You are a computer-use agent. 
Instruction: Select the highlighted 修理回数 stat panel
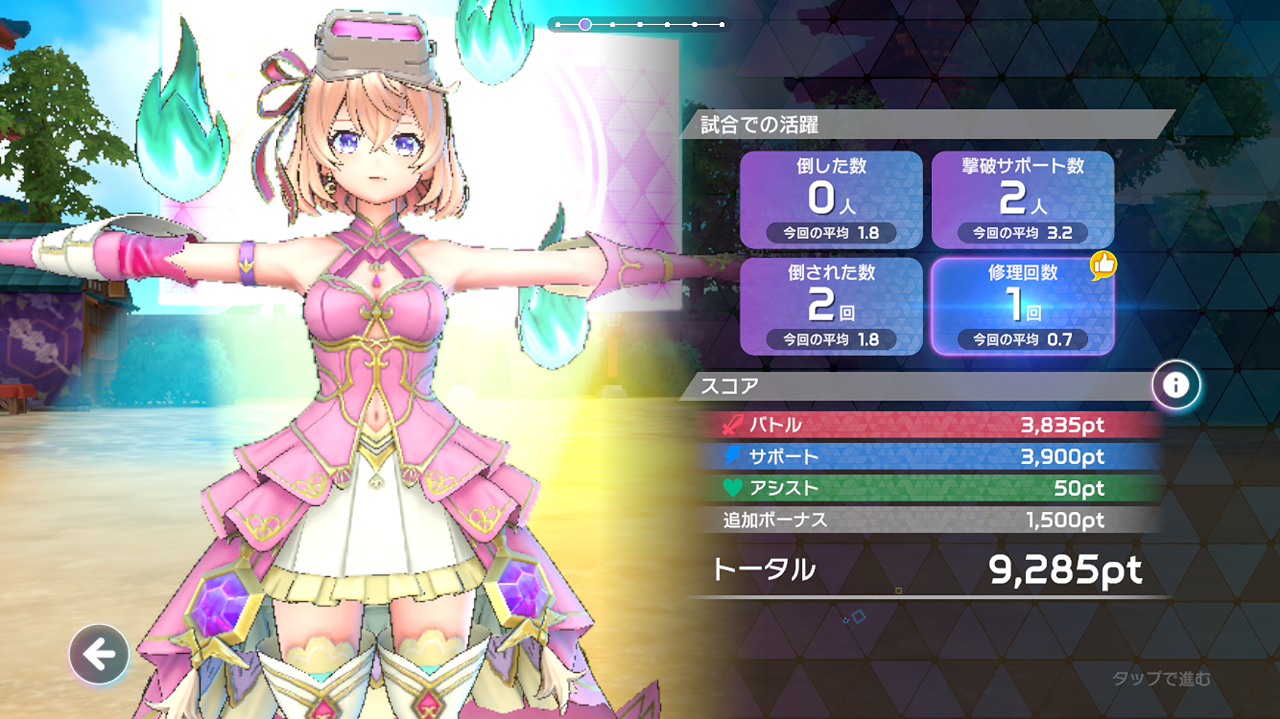(x=1022, y=306)
